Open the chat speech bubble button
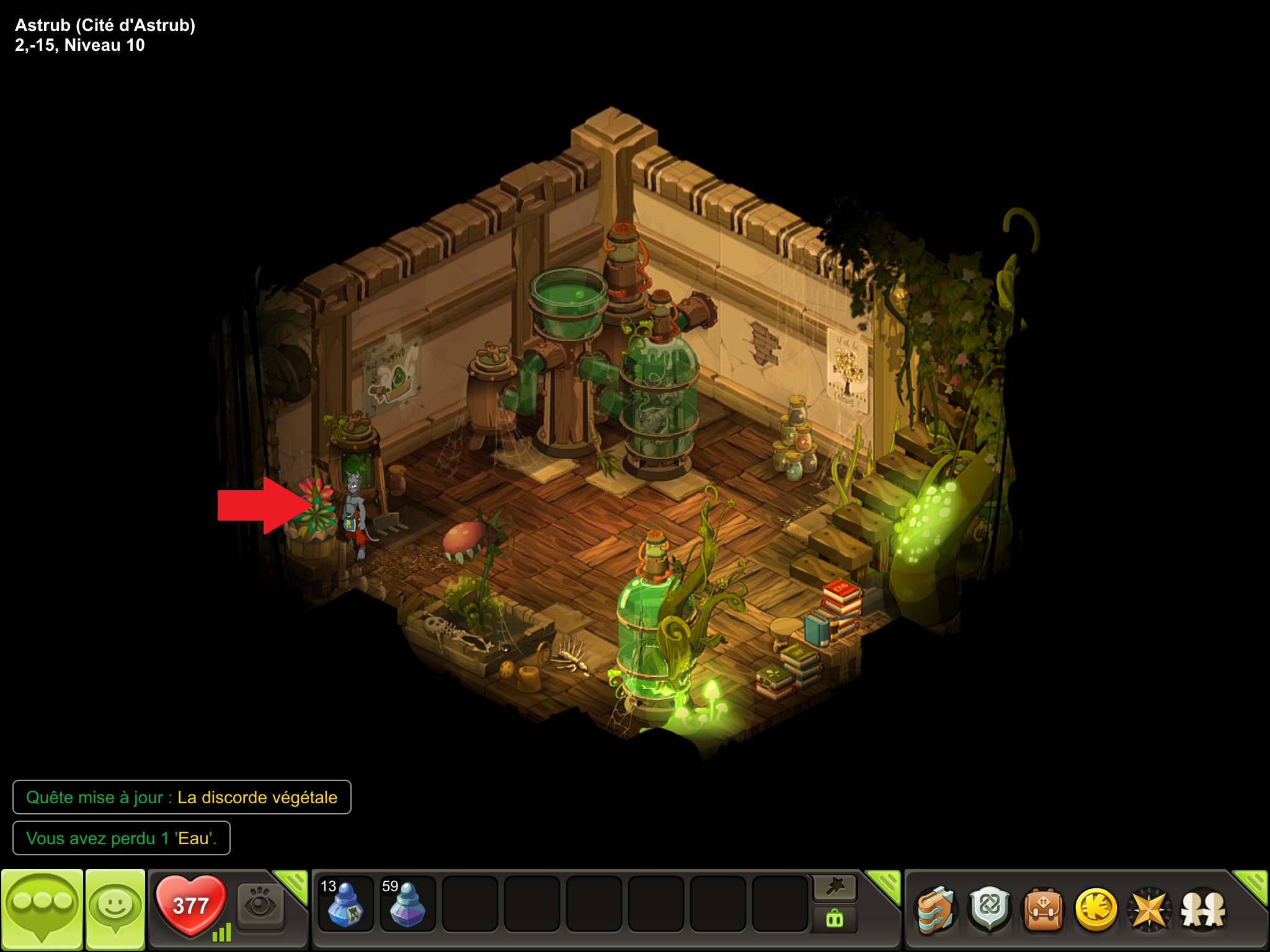The height and width of the screenshot is (952, 1270). pyautogui.click(x=42, y=909)
